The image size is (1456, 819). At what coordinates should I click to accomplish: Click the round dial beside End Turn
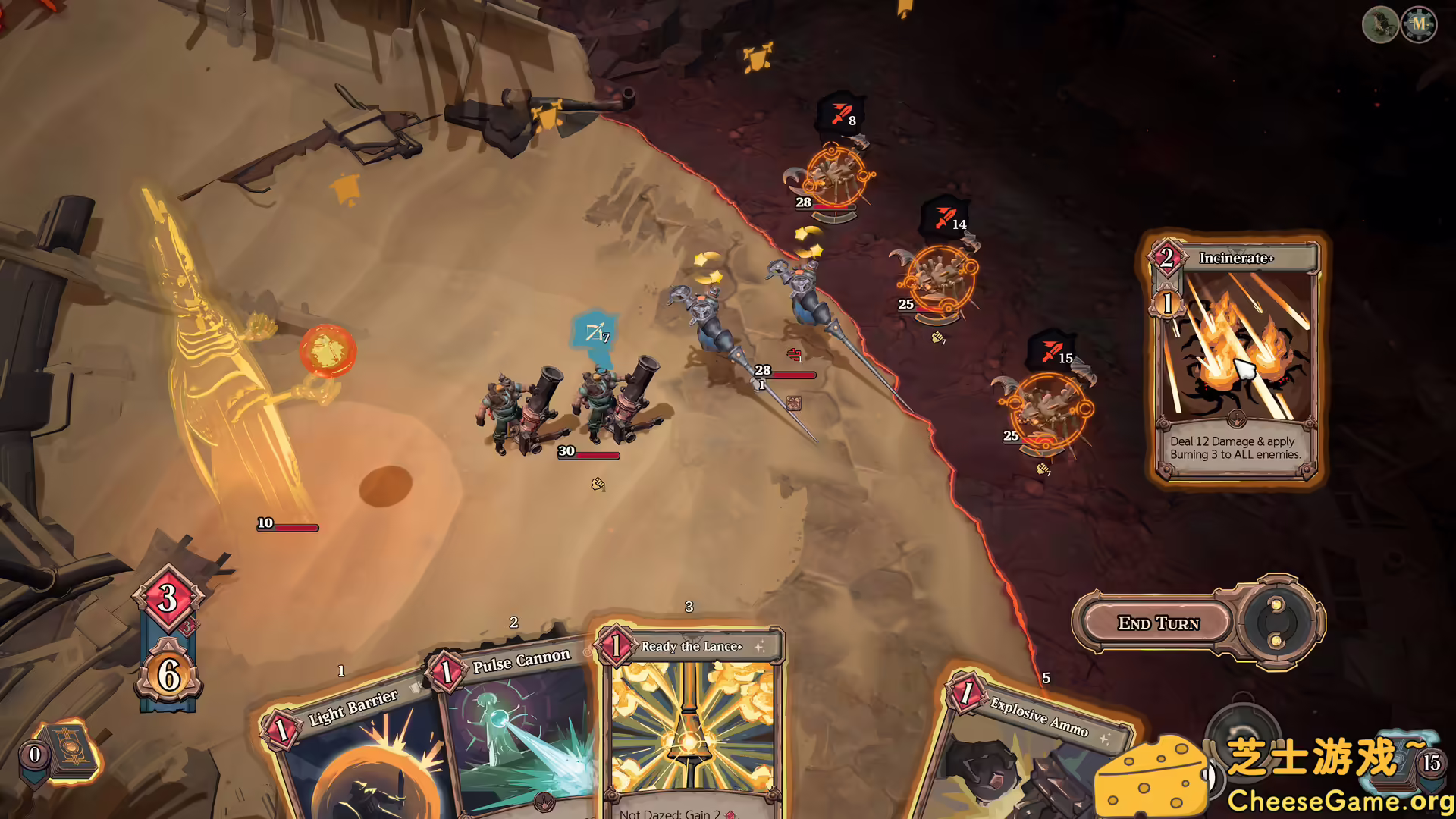click(x=1277, y=623)
